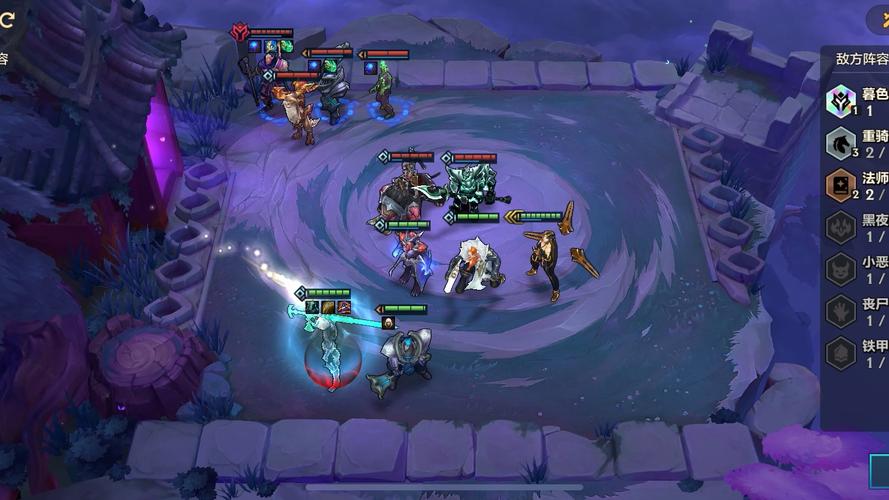This screenshot has width=889, height=500.
Task: Click the 敌方阵容 panel header
Action: pyautogui.click(x=861, y=58)
